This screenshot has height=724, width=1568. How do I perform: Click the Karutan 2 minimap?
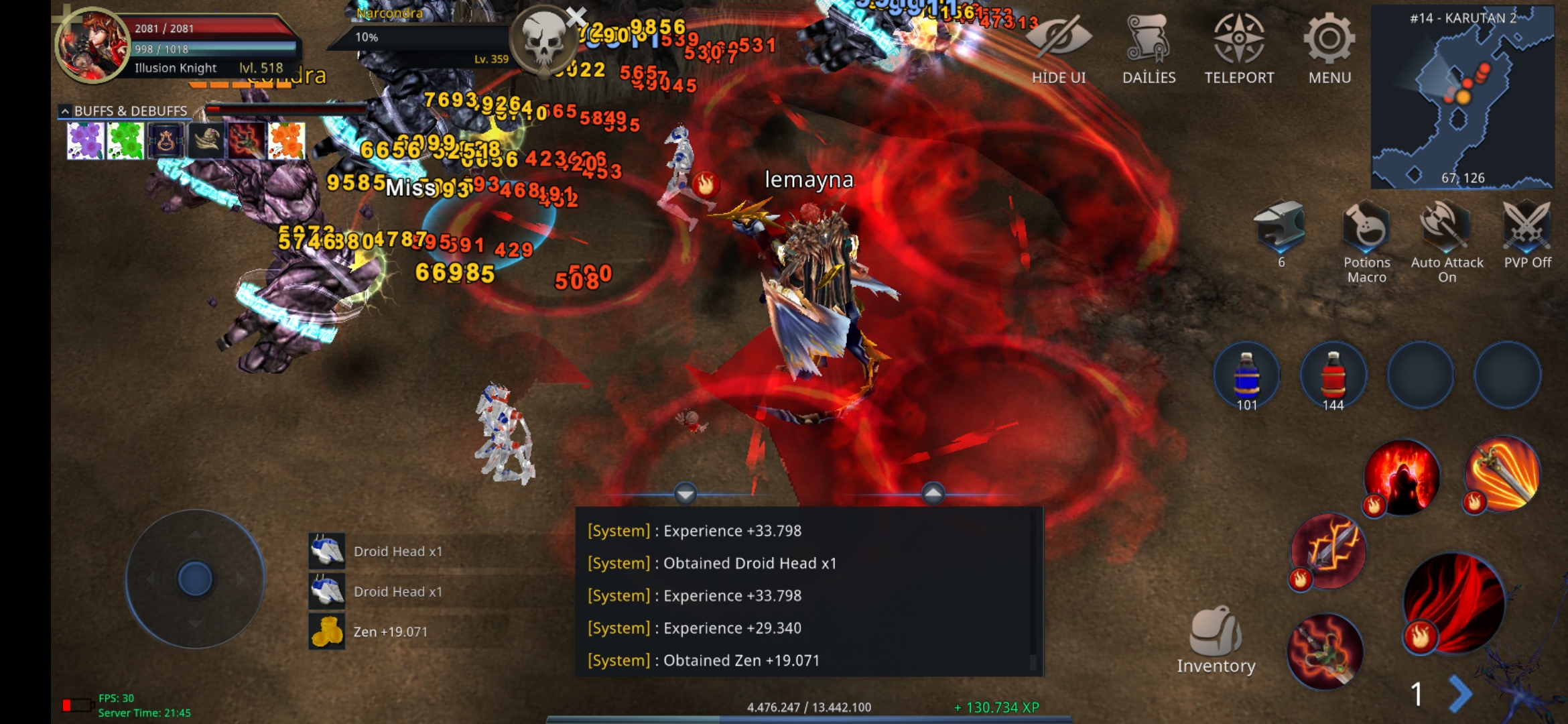coord(1462,97)
